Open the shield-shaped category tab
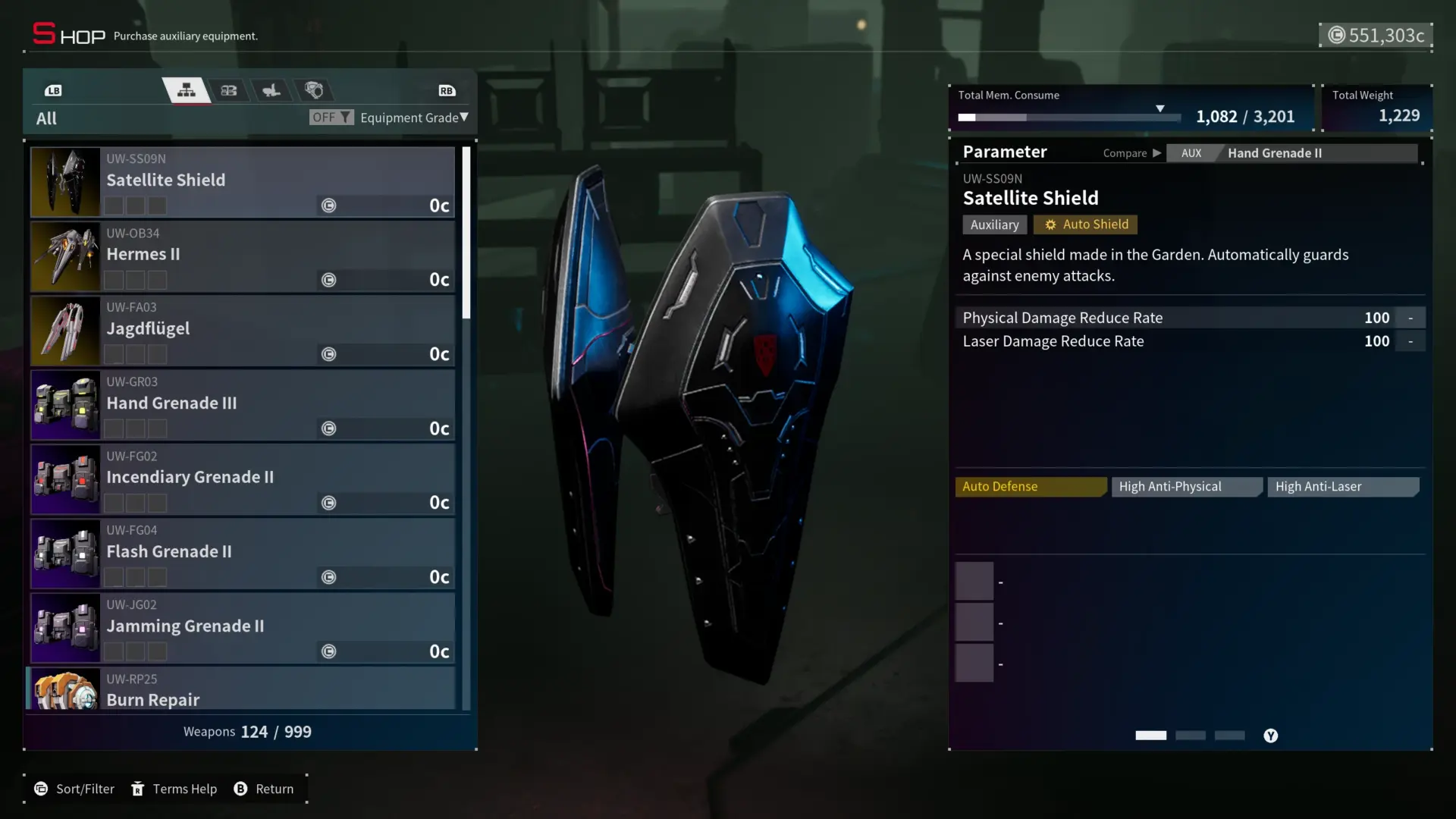This screenshot has height=819, width=1456. tap(314, 91)
